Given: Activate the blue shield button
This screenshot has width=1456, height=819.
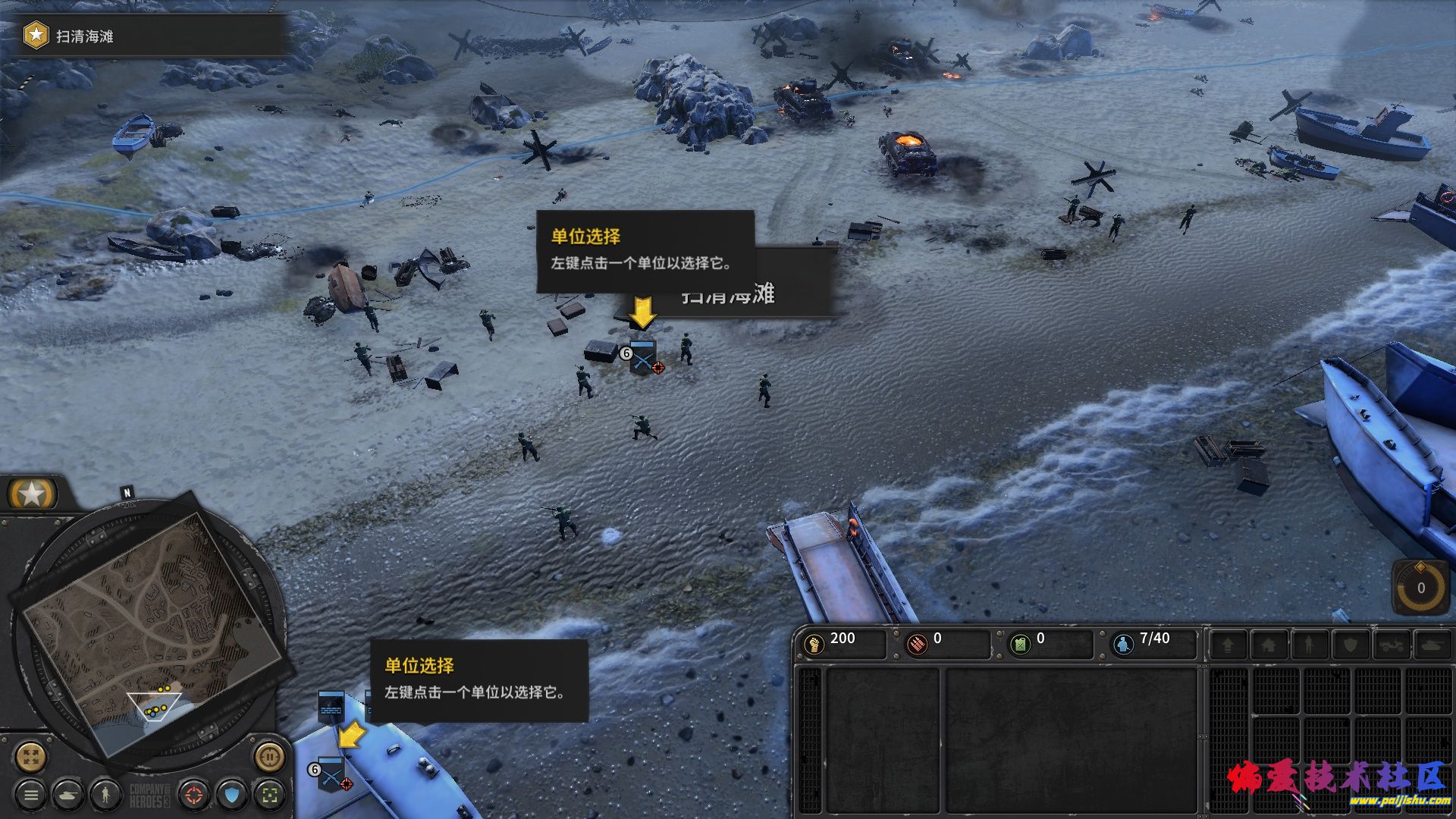Looking at the screenshot, I should pyautogui.click(x=233, y=795).
